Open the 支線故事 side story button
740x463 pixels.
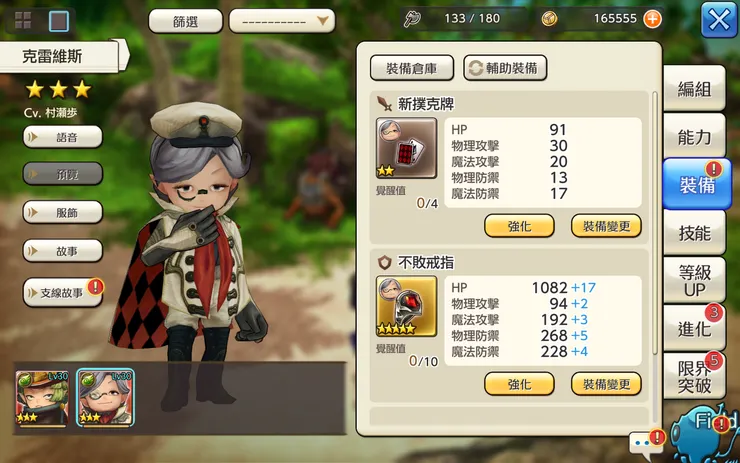[x=63, y=292]
